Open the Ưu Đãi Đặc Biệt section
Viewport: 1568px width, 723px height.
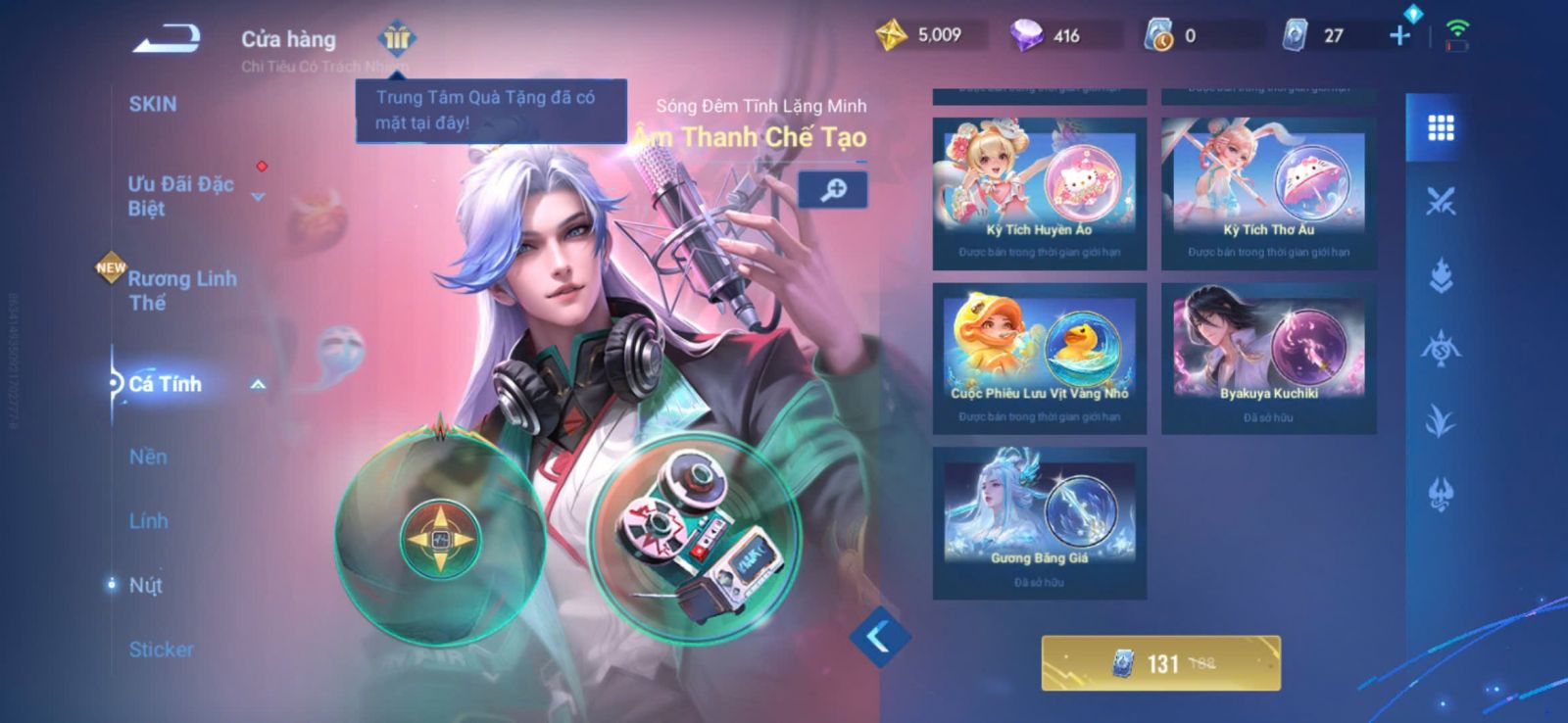[181, 195]
